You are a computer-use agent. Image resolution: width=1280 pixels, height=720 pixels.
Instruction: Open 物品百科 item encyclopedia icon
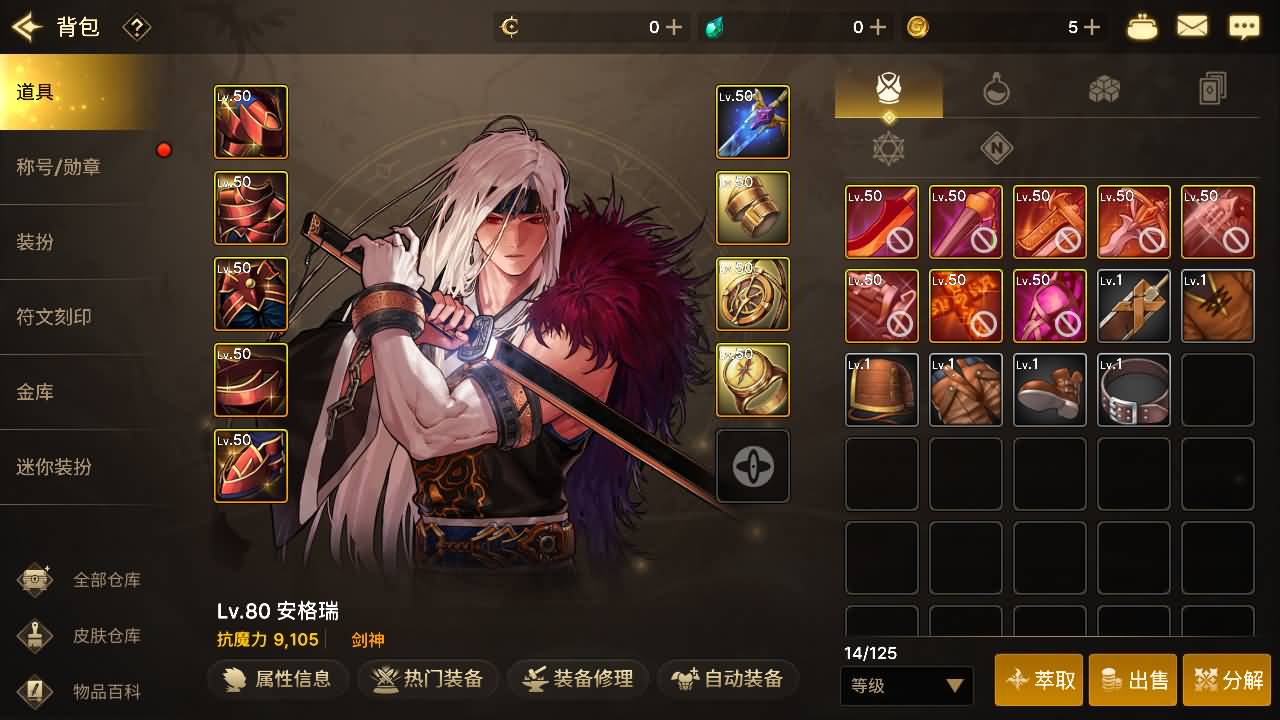pos(37,690)
